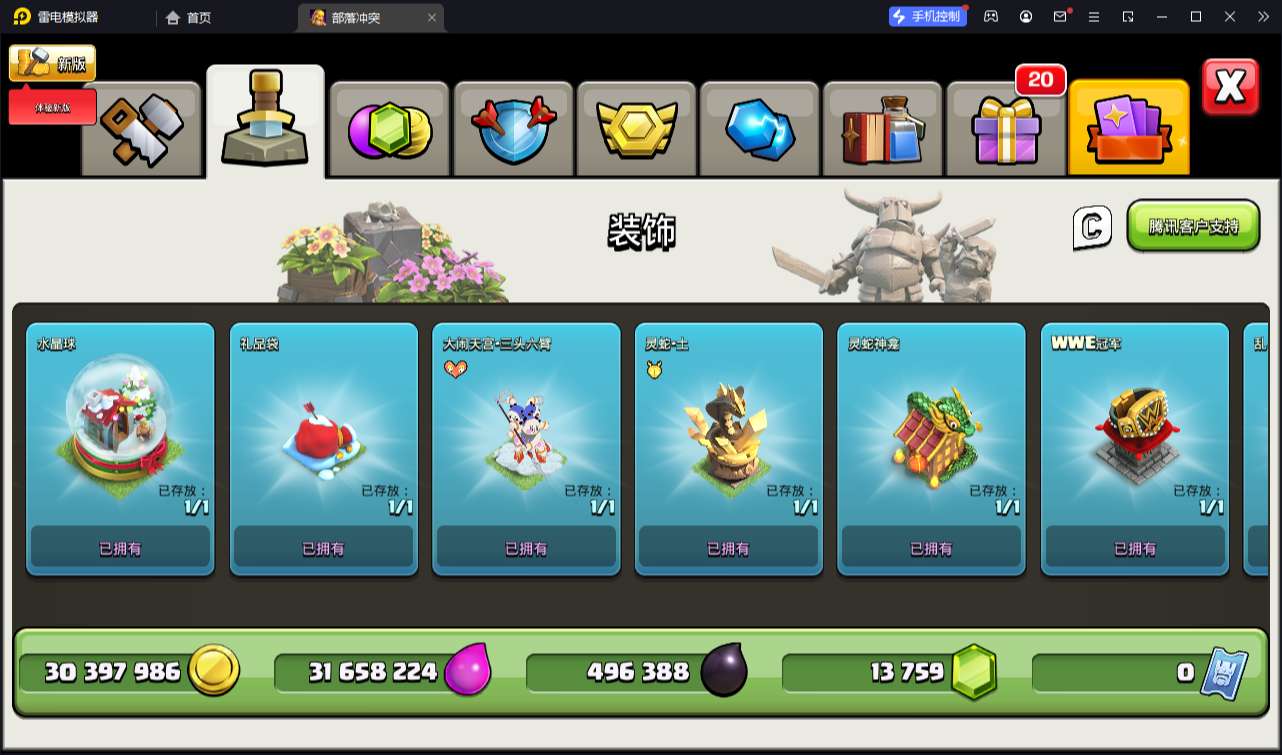This screenshot has height=755, width=1282.
Task: Open the emulator 首页 home tab
Action: tap(188, 17)
